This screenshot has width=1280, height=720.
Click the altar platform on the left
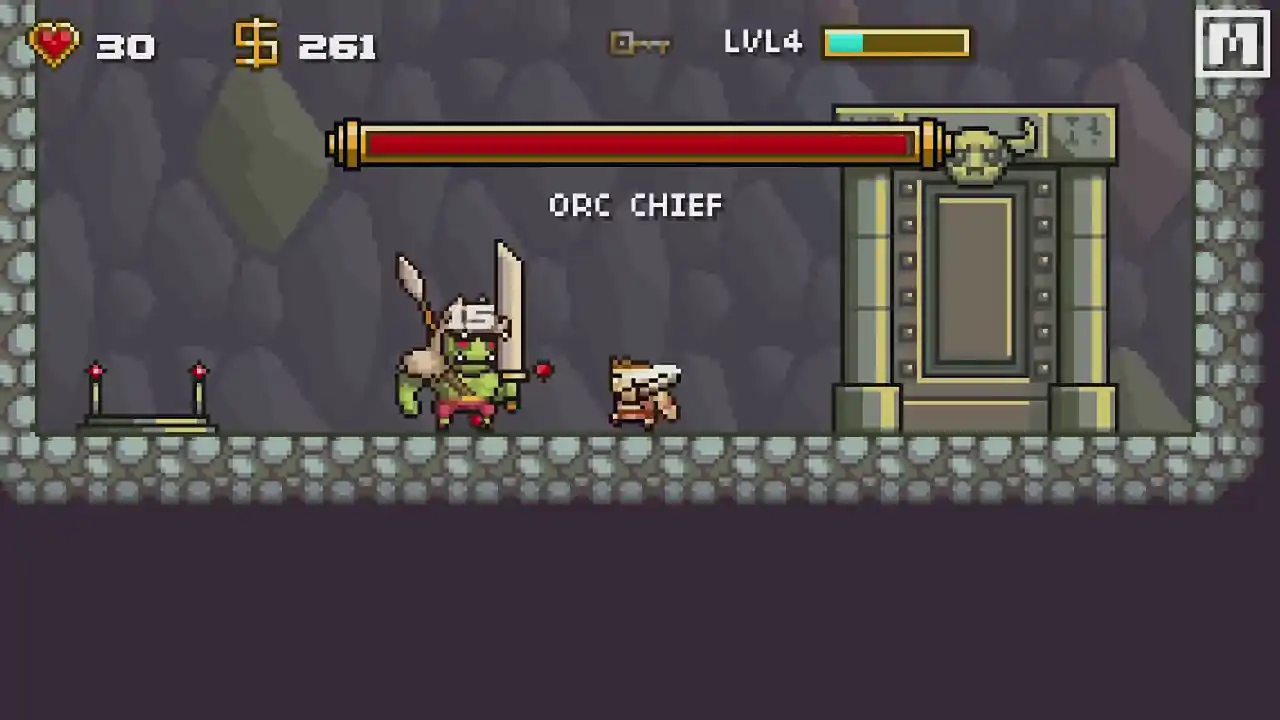[x=147, y=420]
